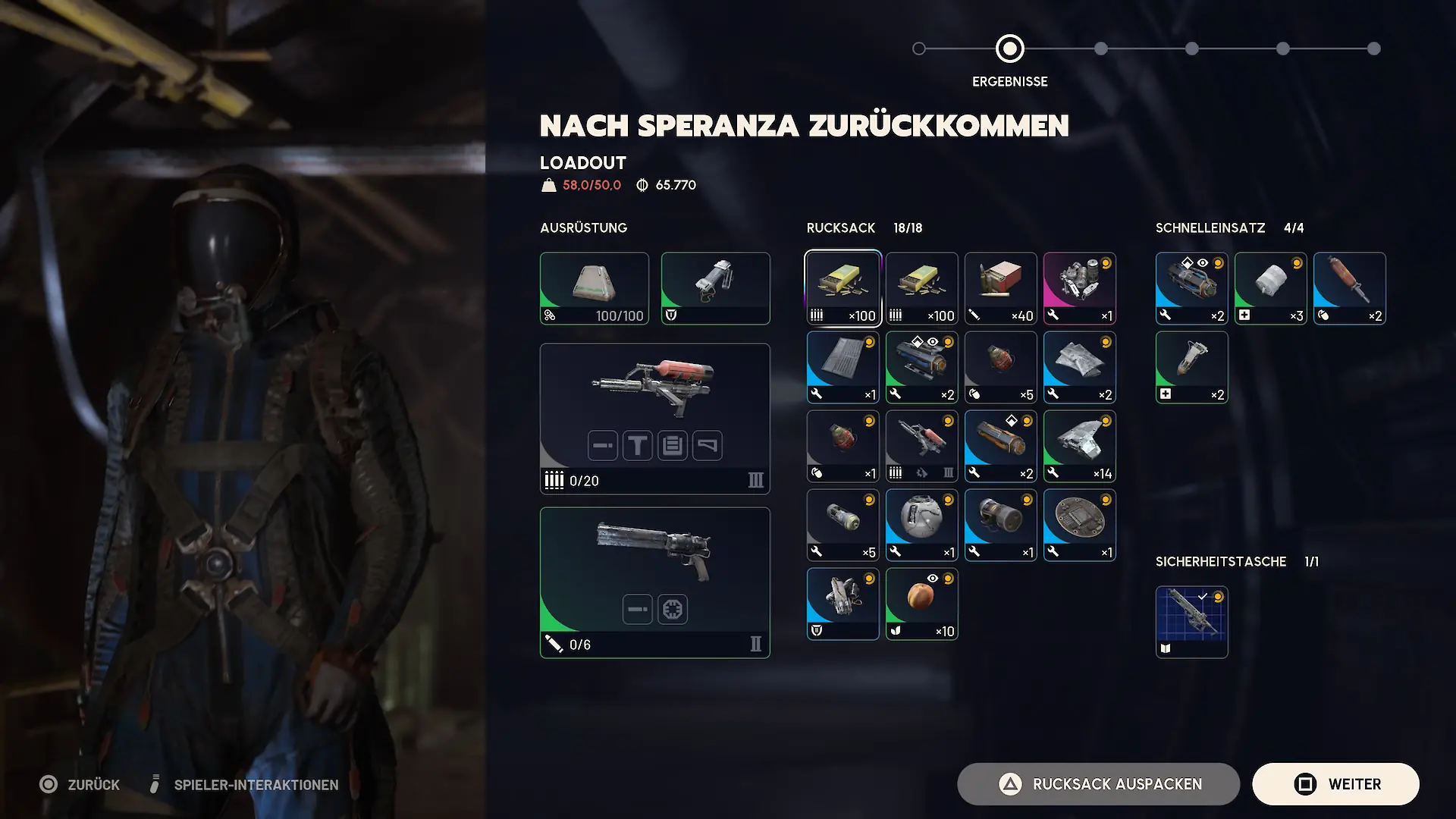The height and width of the screenshot is (819, 1456).
Task: Select the orange syringe quick-use slot
Action: coord(1349,288)
